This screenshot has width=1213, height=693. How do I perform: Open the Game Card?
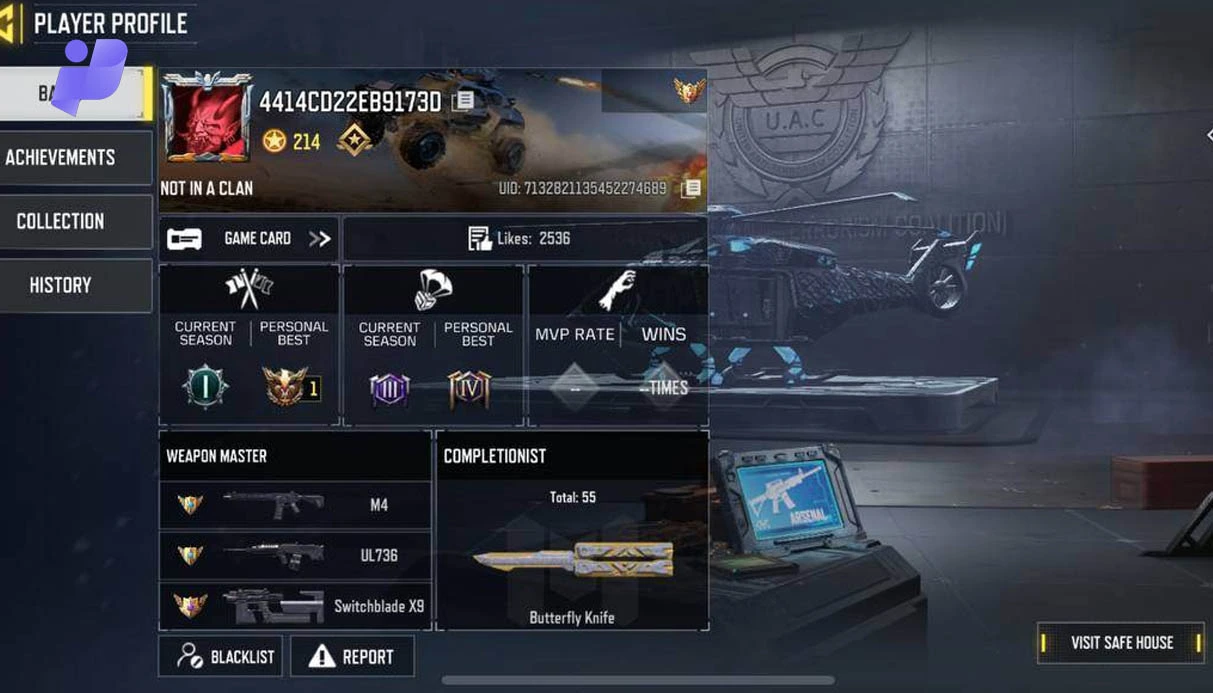pos(249,239)
